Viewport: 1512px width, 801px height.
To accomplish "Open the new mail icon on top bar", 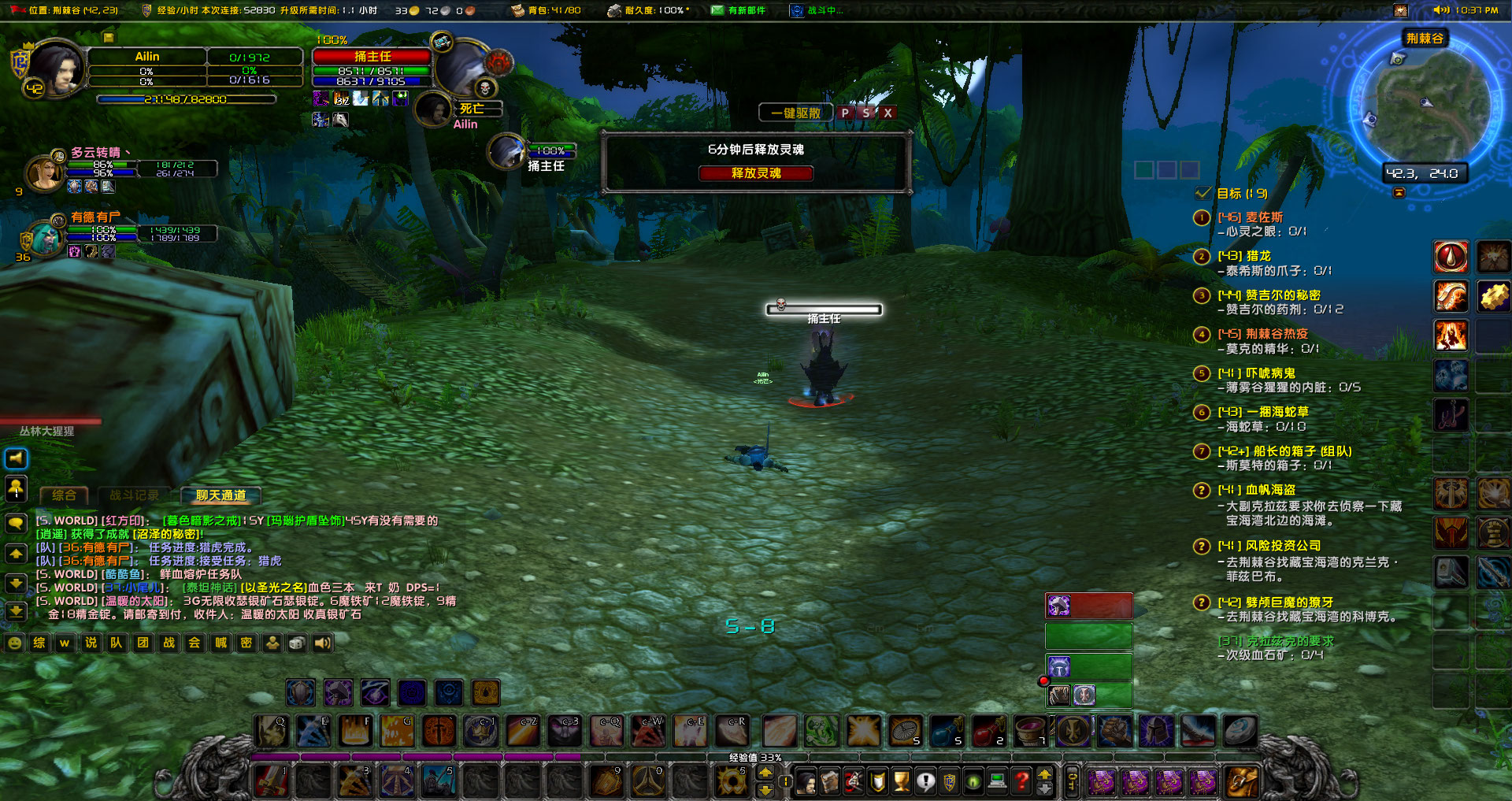I will [719, 10].
